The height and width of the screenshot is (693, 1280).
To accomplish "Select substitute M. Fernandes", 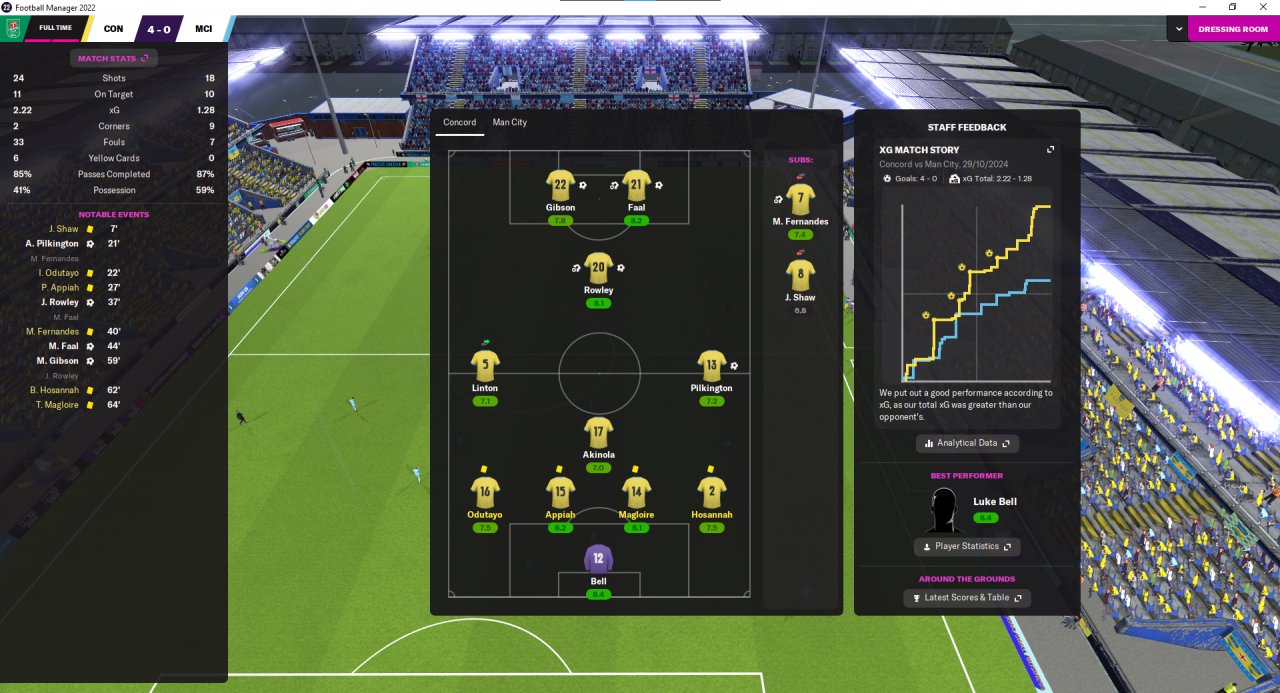I will [x=800, y=198].
